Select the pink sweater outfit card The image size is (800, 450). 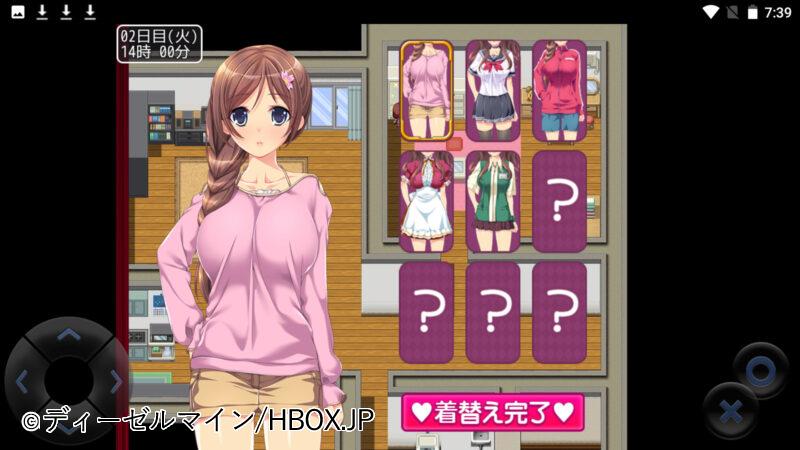[x=427, y=90]
